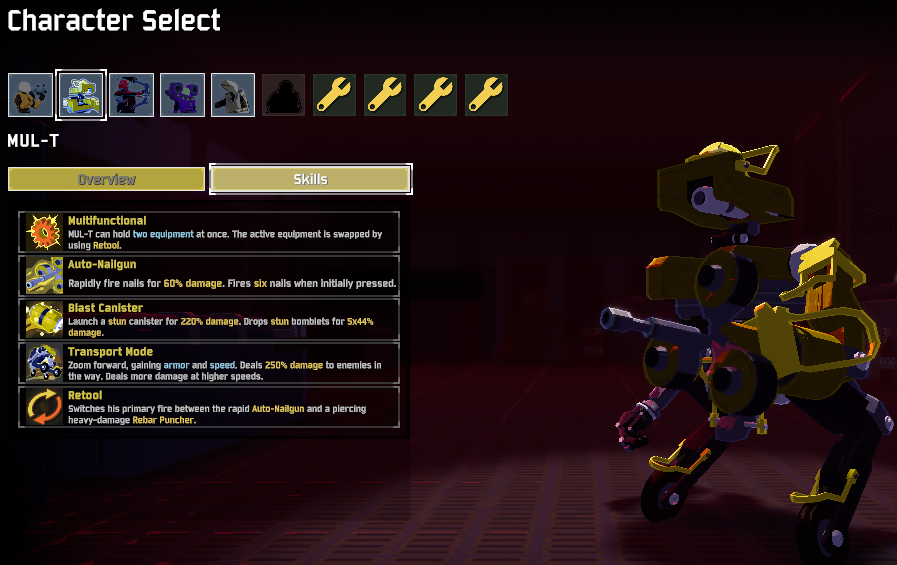897x565 pixels.
Task: Choose the MUL-T yellow robot portrait
Action: coord(81,95)
